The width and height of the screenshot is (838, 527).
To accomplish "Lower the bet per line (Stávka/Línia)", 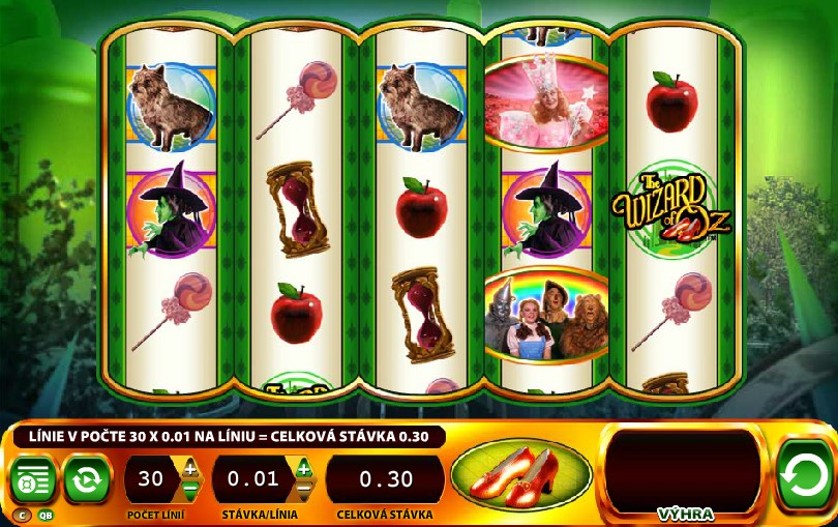I will coord(302,491).
